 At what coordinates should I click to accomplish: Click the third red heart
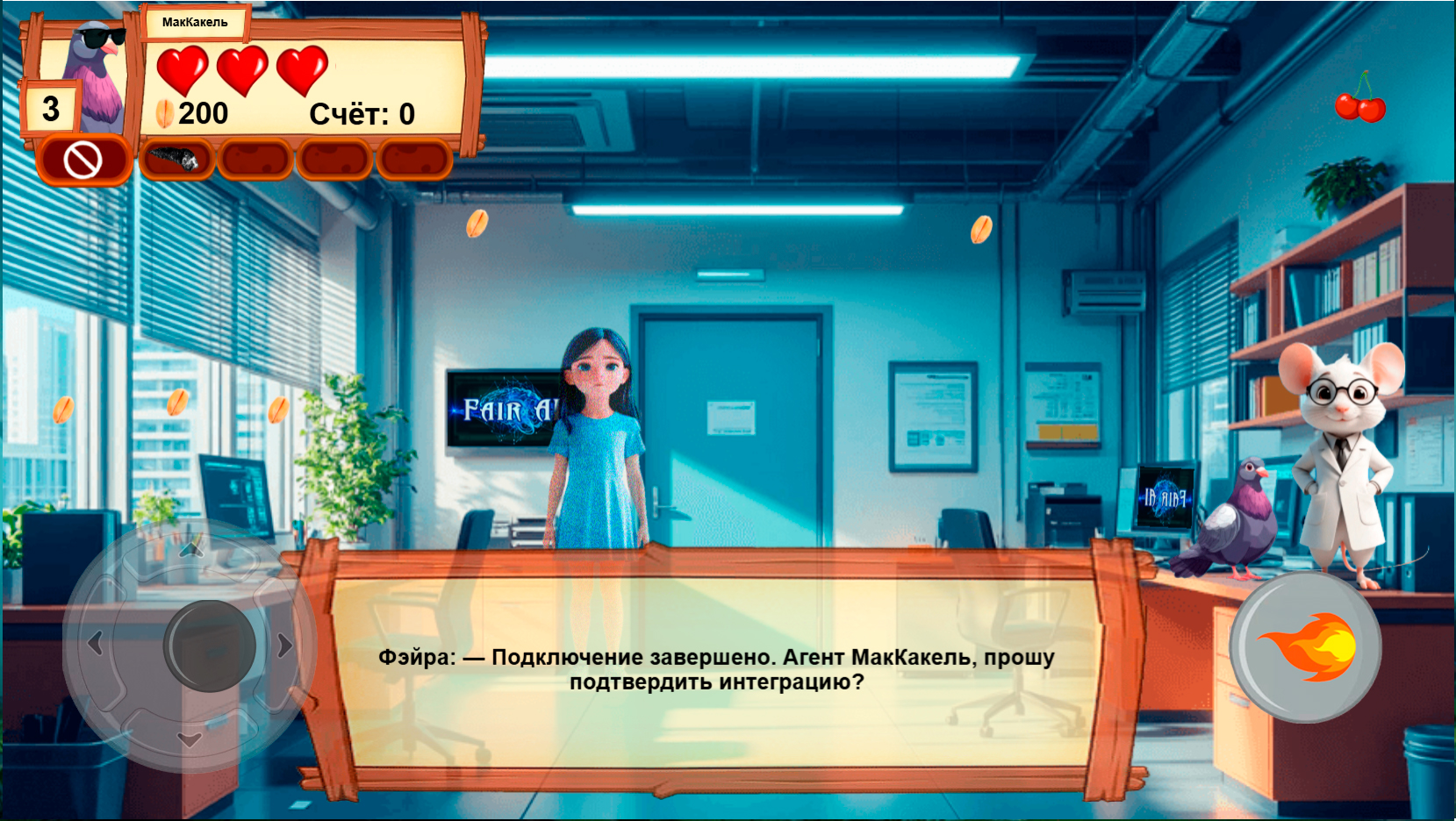302,68
